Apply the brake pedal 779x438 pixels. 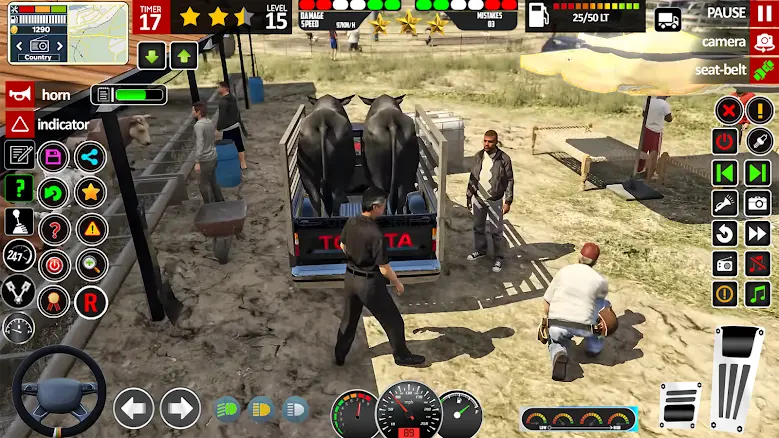click(681, 404)
